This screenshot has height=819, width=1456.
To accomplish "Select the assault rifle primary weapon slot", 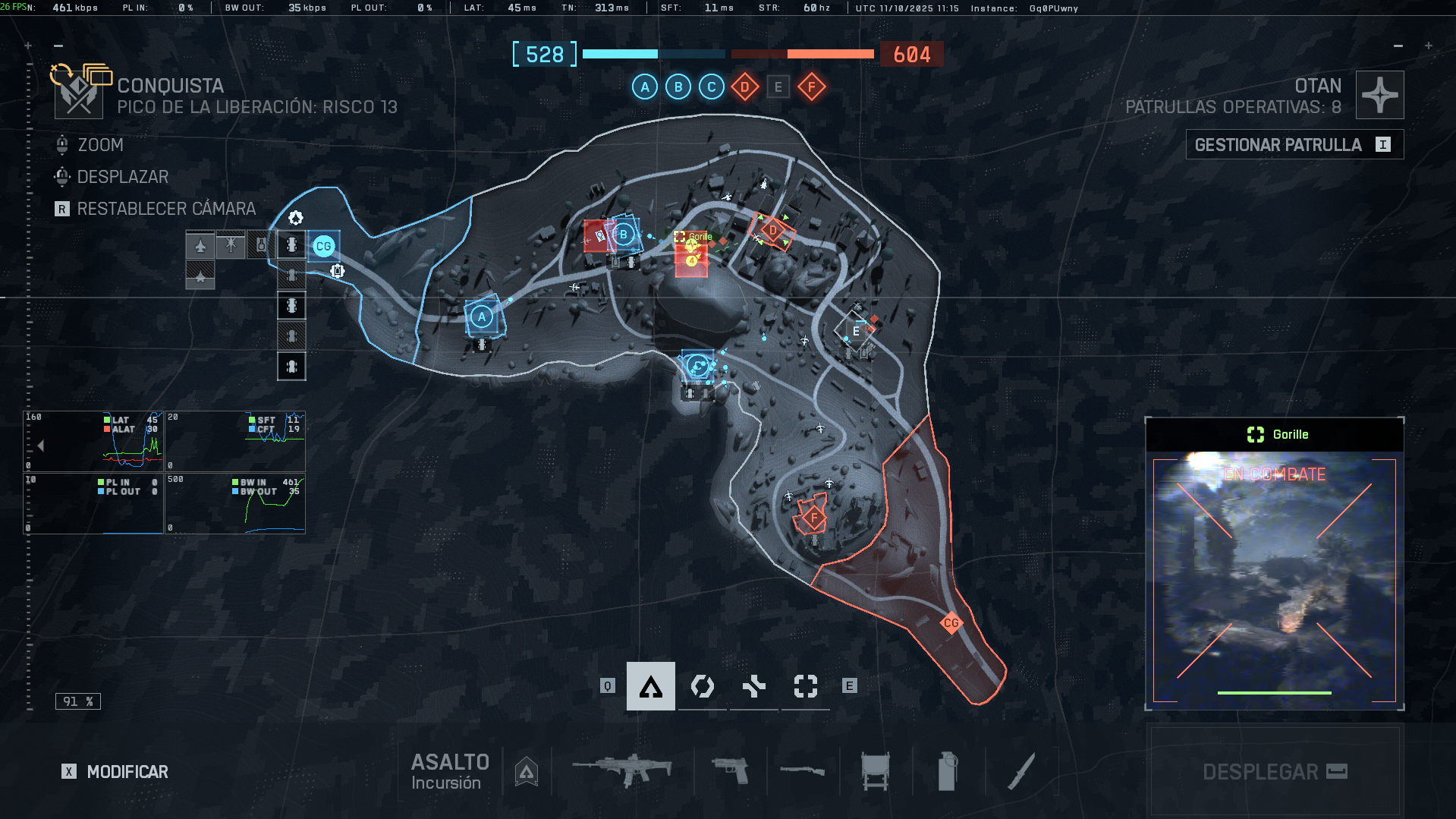I will [x=622, y=770].
